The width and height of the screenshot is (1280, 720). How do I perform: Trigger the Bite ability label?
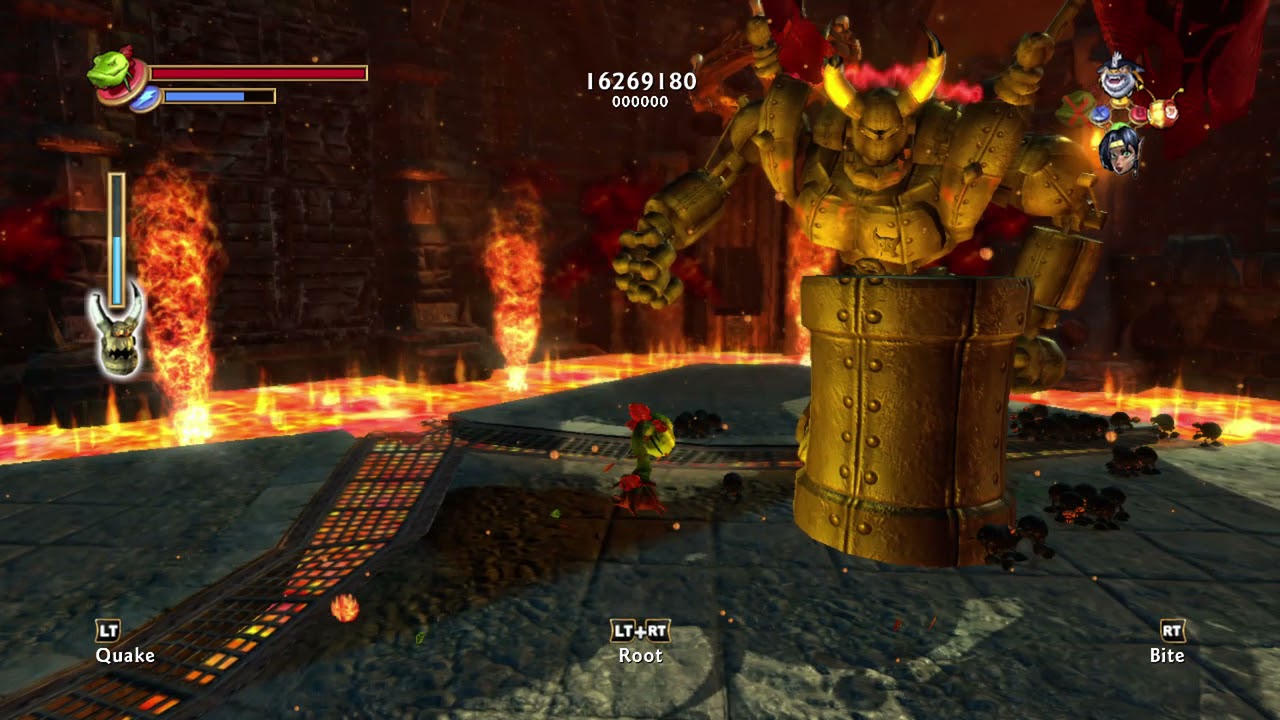[1167, 655]
